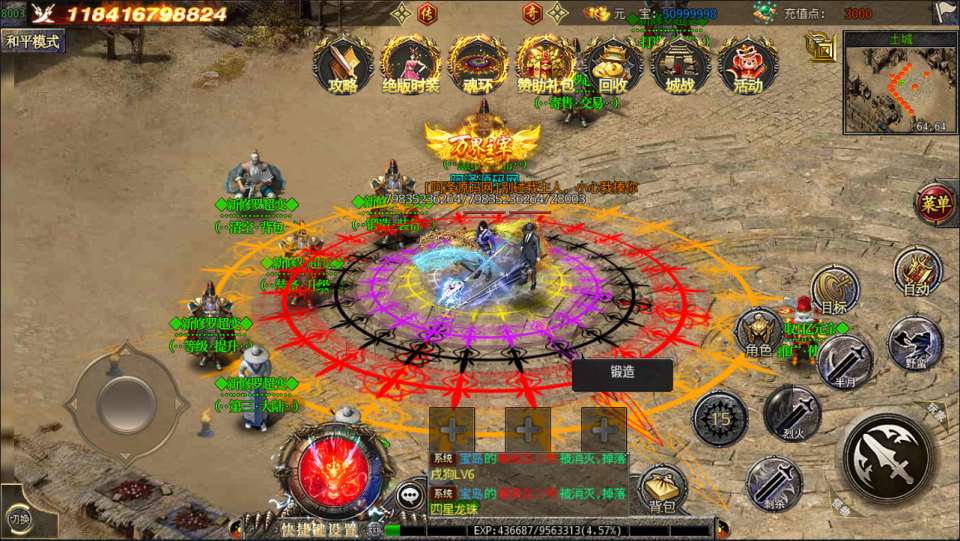Open the 城战 siege menu
960x541 pixels.
pyautogui.click(x=680, y=65)
